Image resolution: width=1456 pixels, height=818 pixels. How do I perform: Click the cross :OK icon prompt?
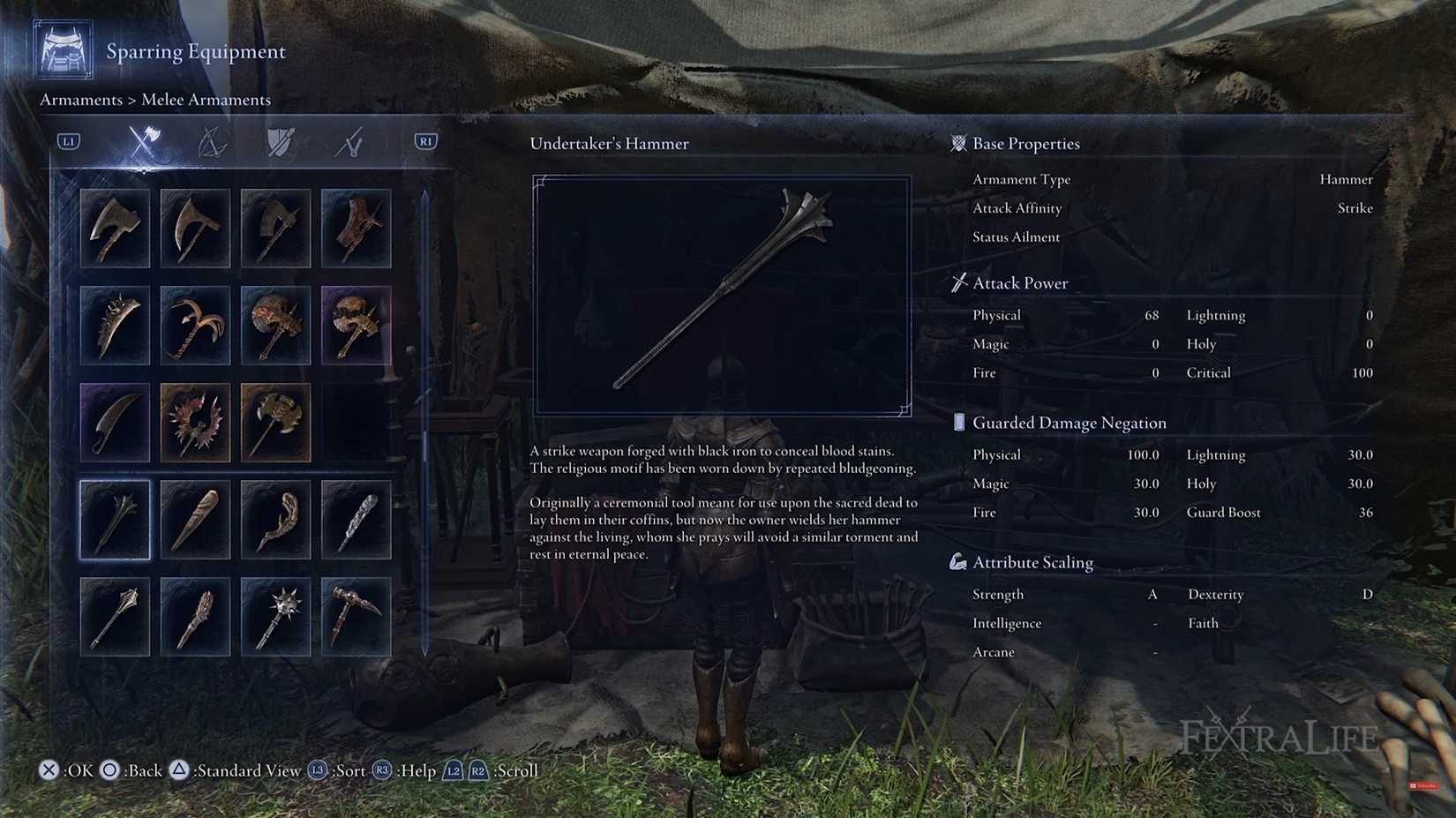click(x=49, y=770)
